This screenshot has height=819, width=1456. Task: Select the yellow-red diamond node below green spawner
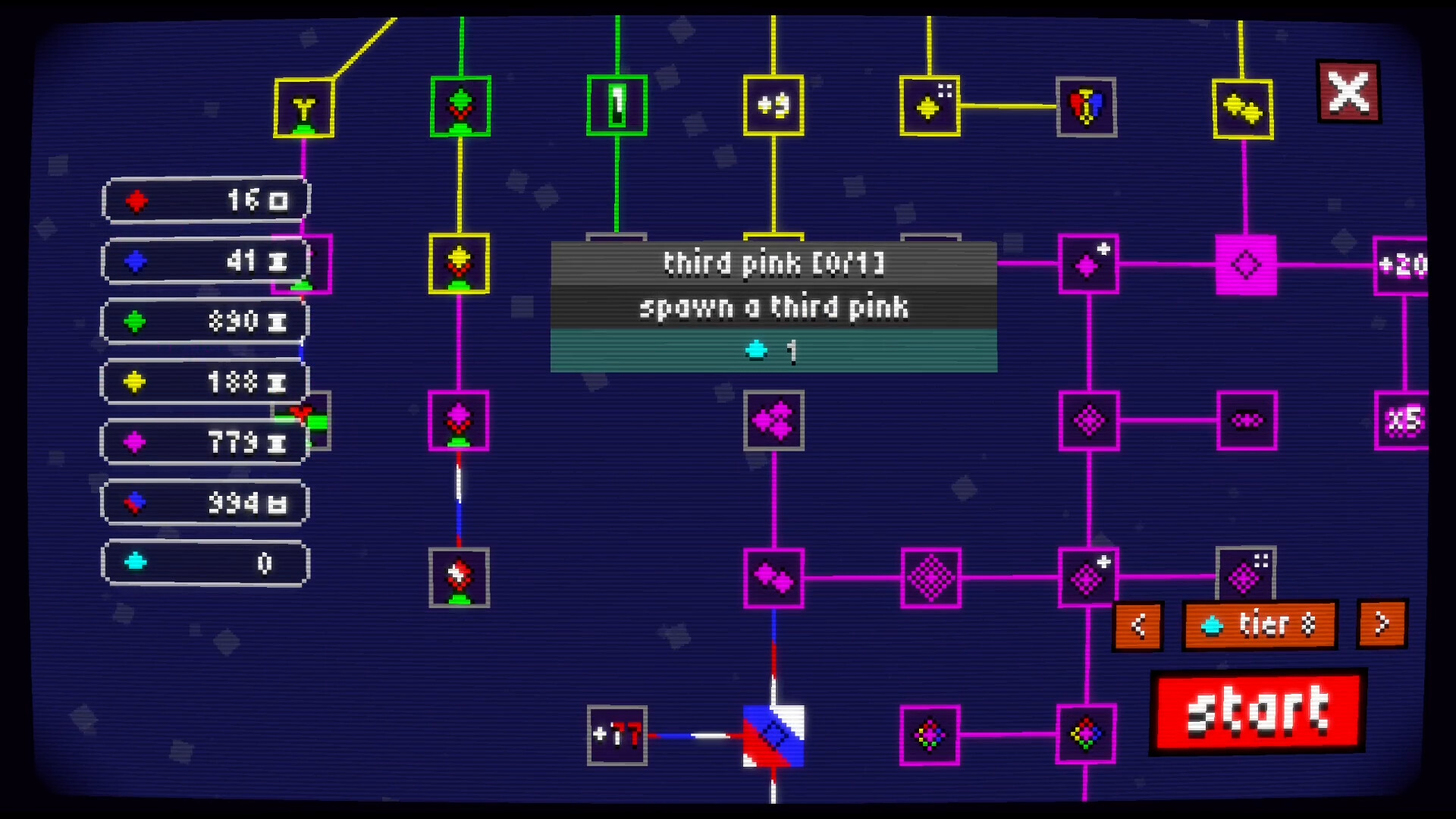459,262
